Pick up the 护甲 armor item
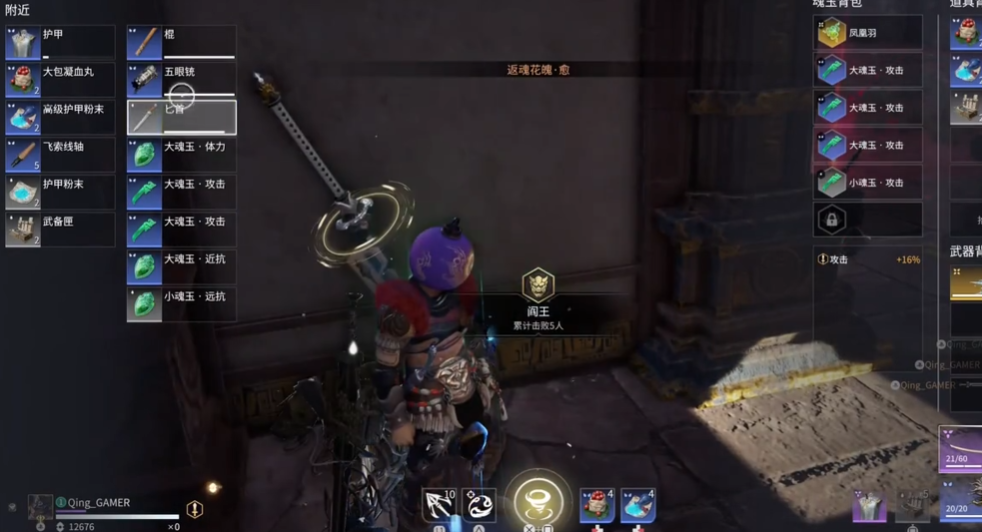Screen dimensions: 982x532 click(60, 42)
